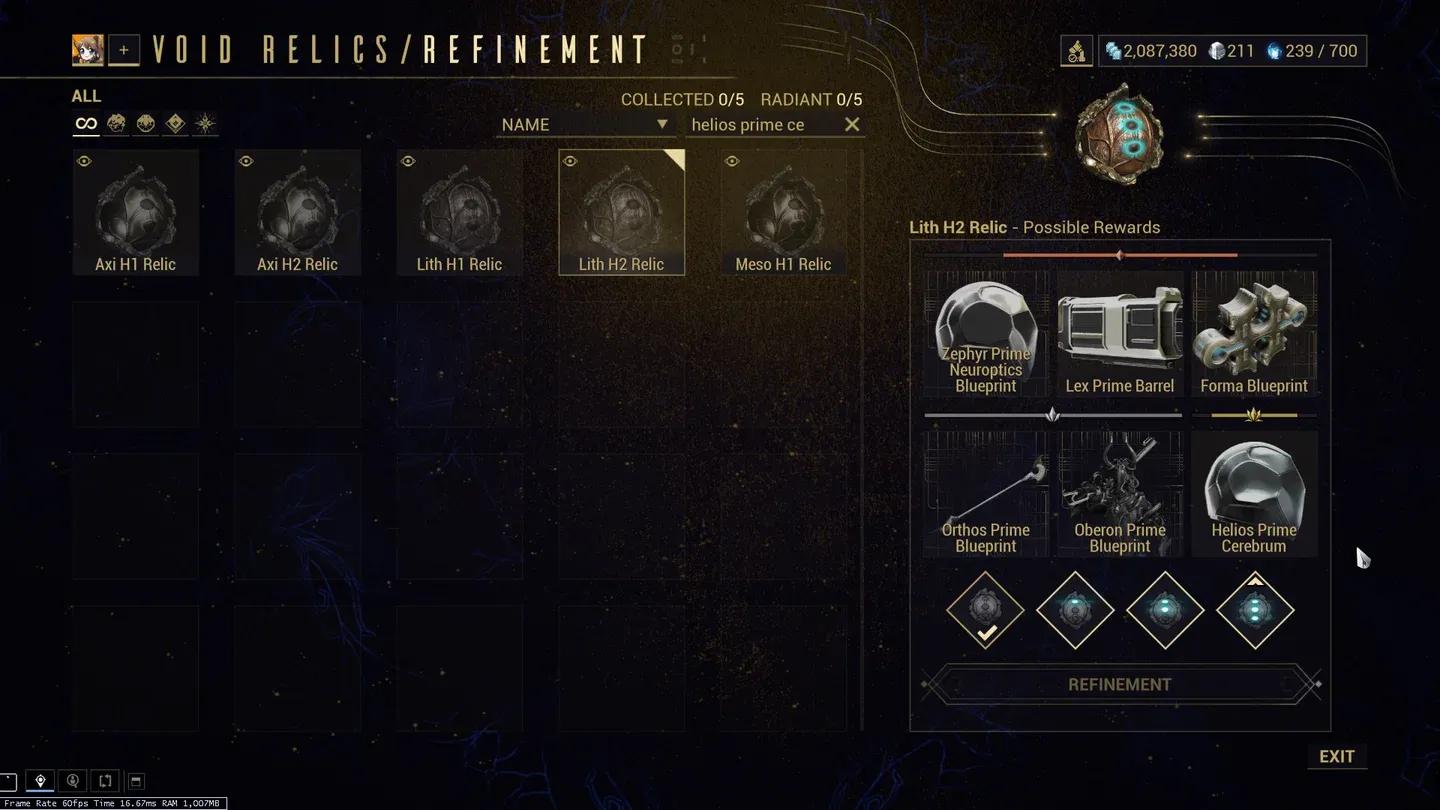The width and height of the screenshot is (1440, 810).
Task: Toggle the eye icon on Axi H1 Relic
Action: pos(85,161)
